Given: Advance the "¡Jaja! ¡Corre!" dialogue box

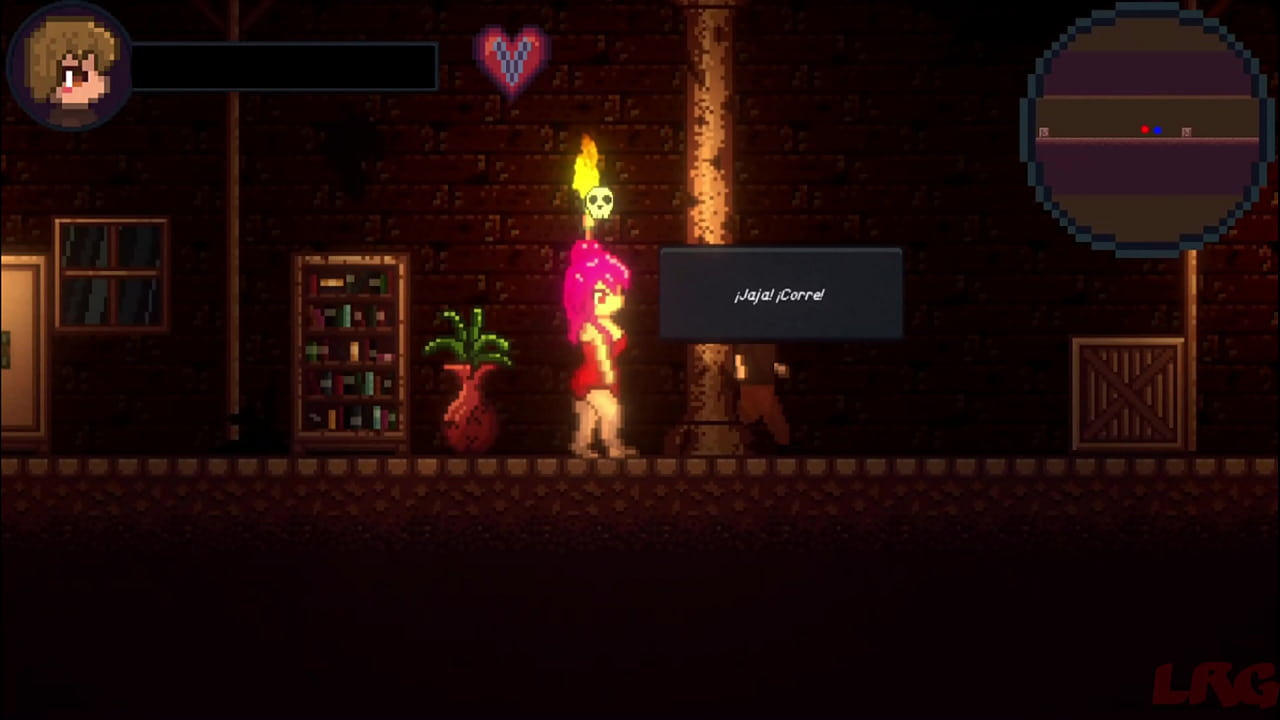Looking at the screenshot, I should 780,295.
